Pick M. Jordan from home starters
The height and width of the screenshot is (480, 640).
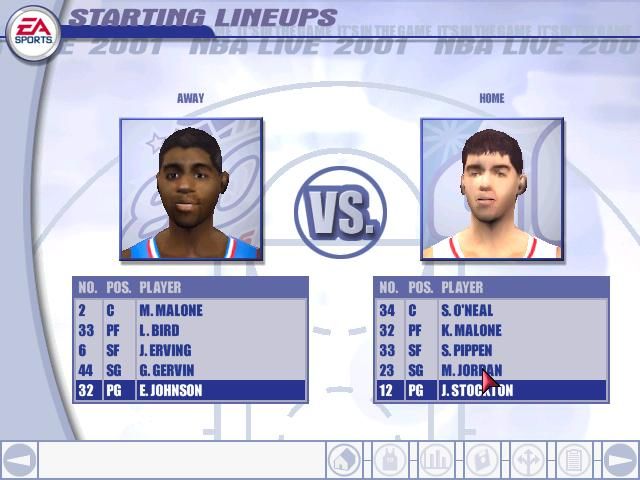491,370
